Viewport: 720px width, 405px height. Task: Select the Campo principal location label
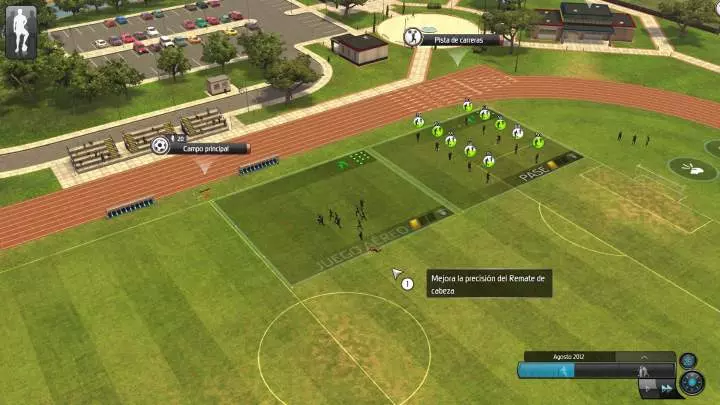click(x=208, y=148)
